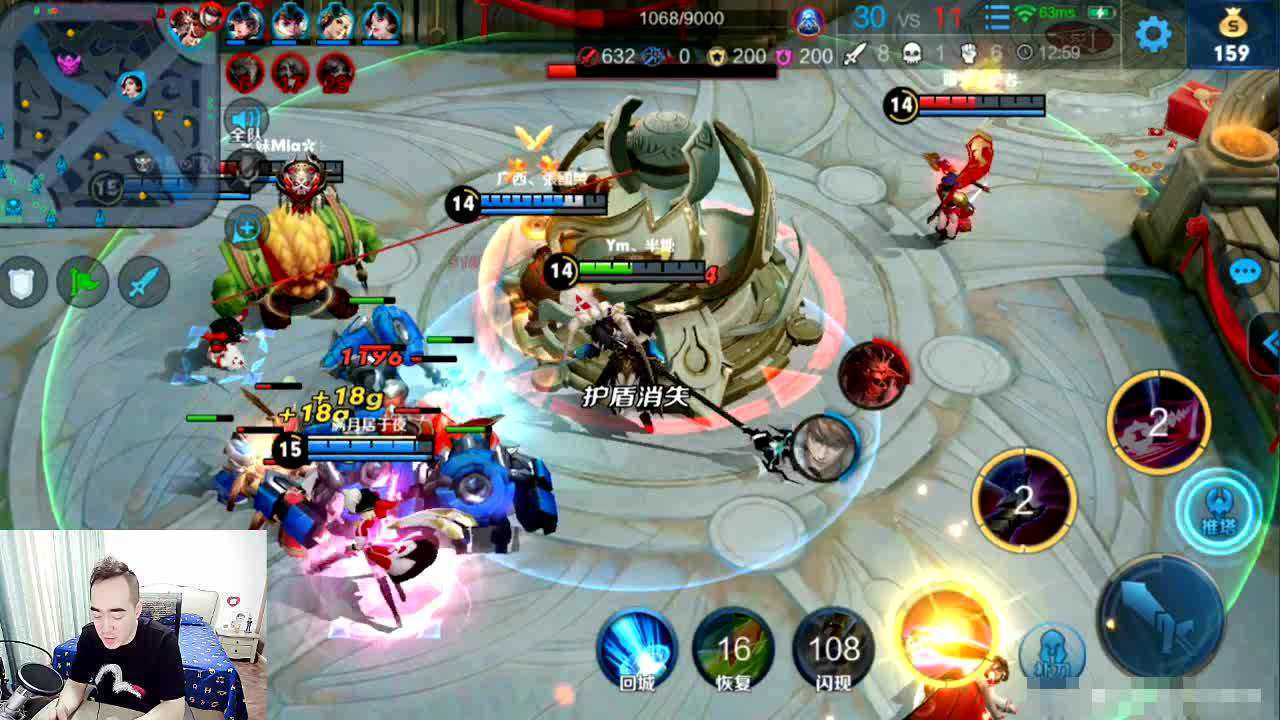Cast the crimson skill above 推塔
Viewport: 1280px width, 720px height.
(x=1158, y=421)
